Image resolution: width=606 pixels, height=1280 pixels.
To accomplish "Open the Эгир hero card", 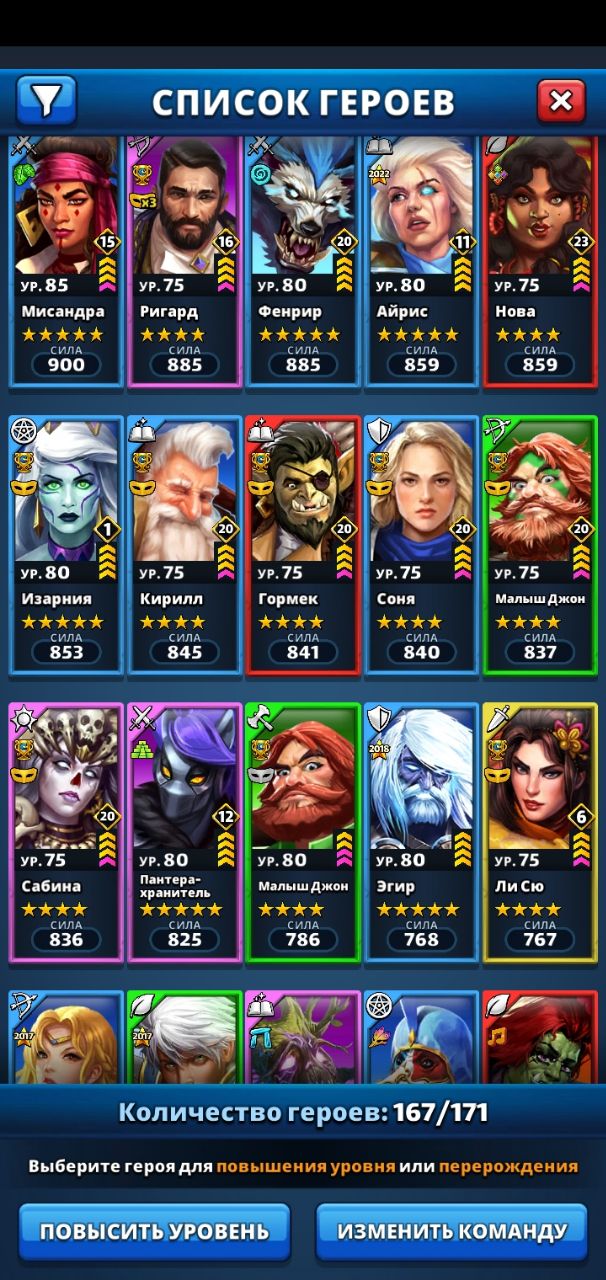I will 421,832.
